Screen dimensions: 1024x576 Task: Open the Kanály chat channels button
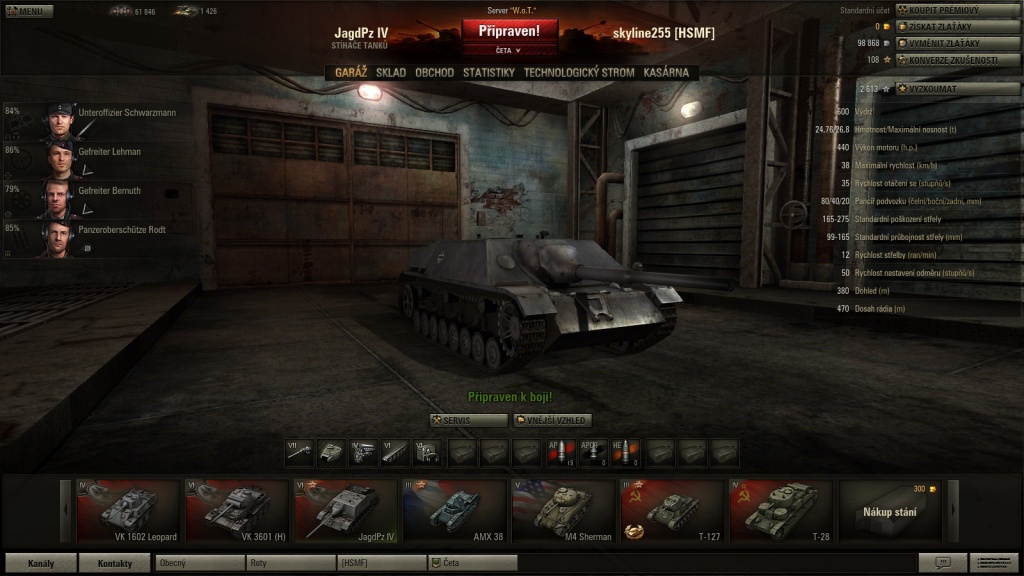tap(40, 563)
